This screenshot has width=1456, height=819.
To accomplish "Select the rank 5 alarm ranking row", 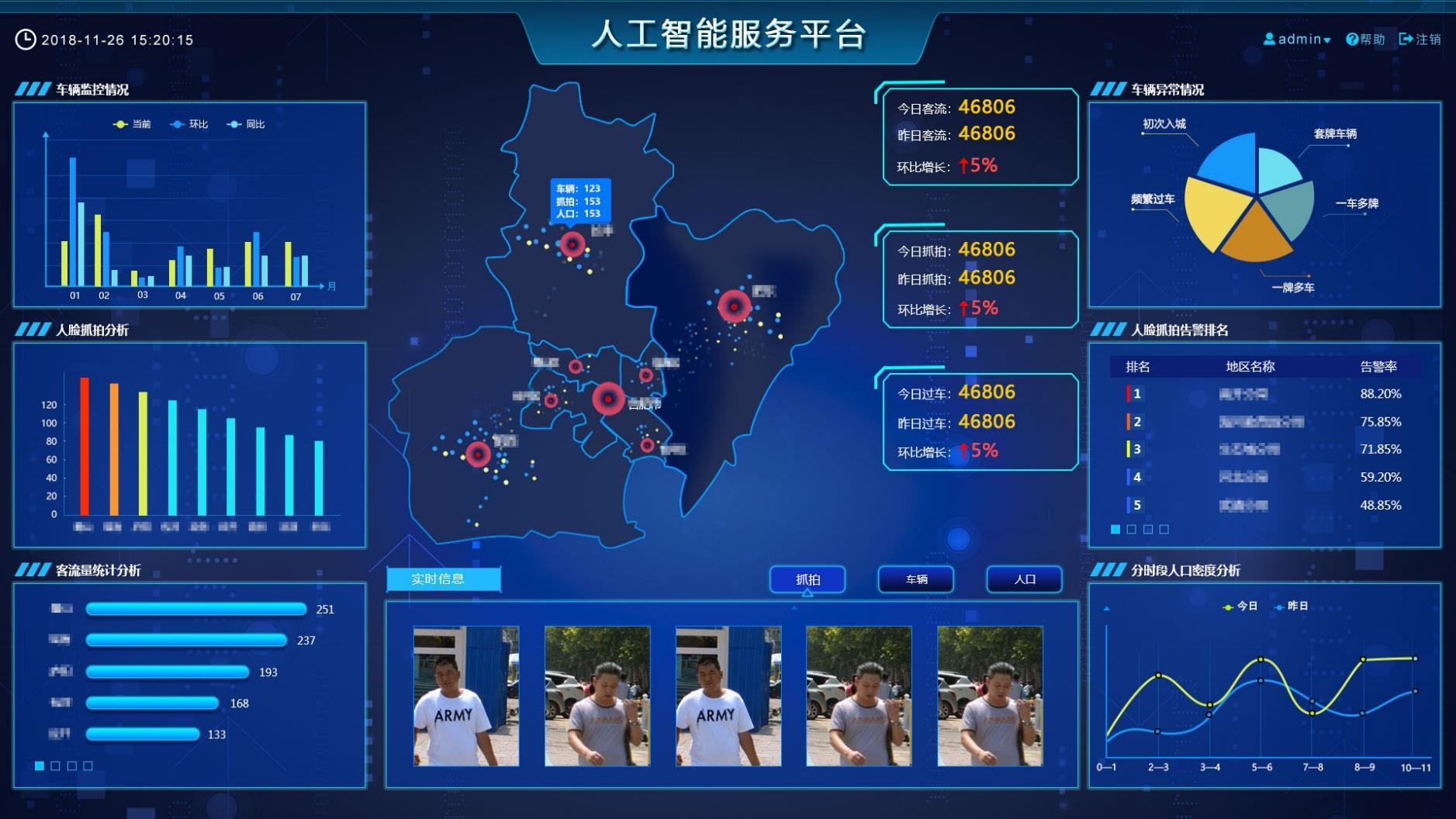I will point(1264,505).
